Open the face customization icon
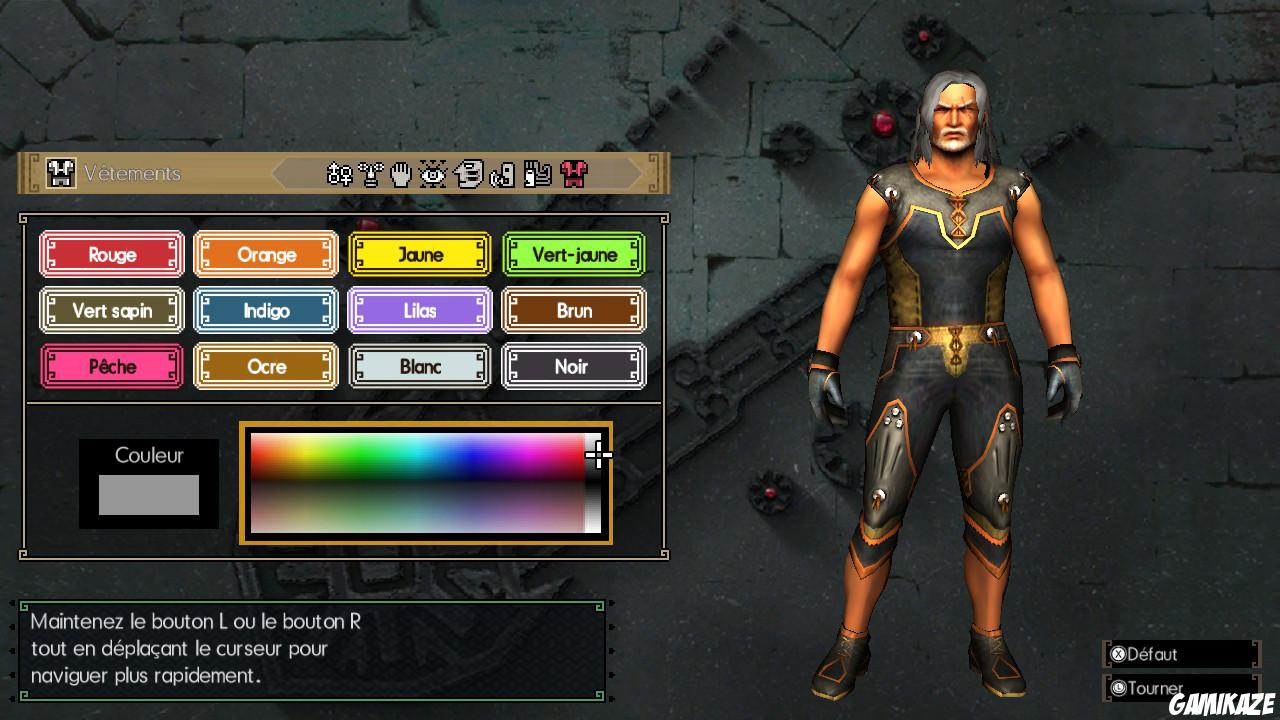 [x=371, y=175]
